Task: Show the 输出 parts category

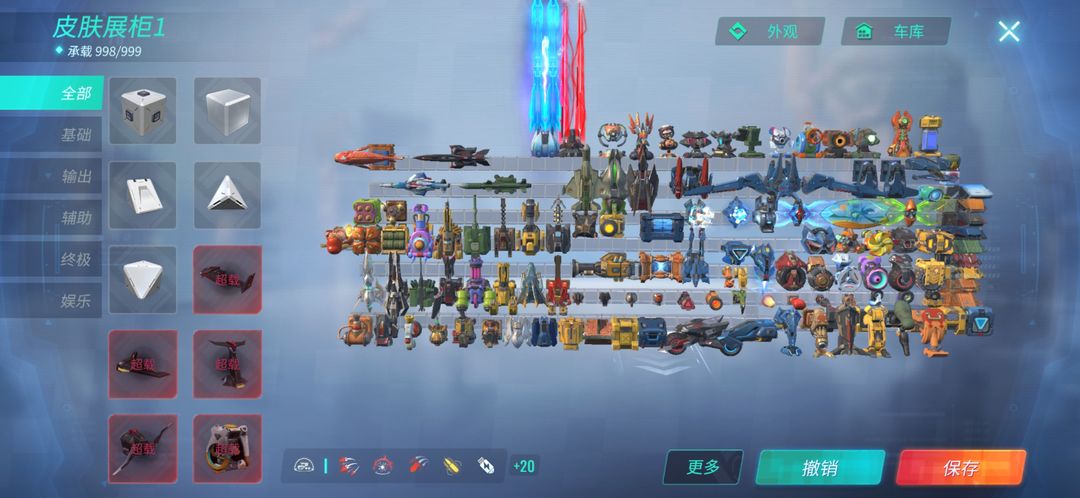Action: coord(75,176)
